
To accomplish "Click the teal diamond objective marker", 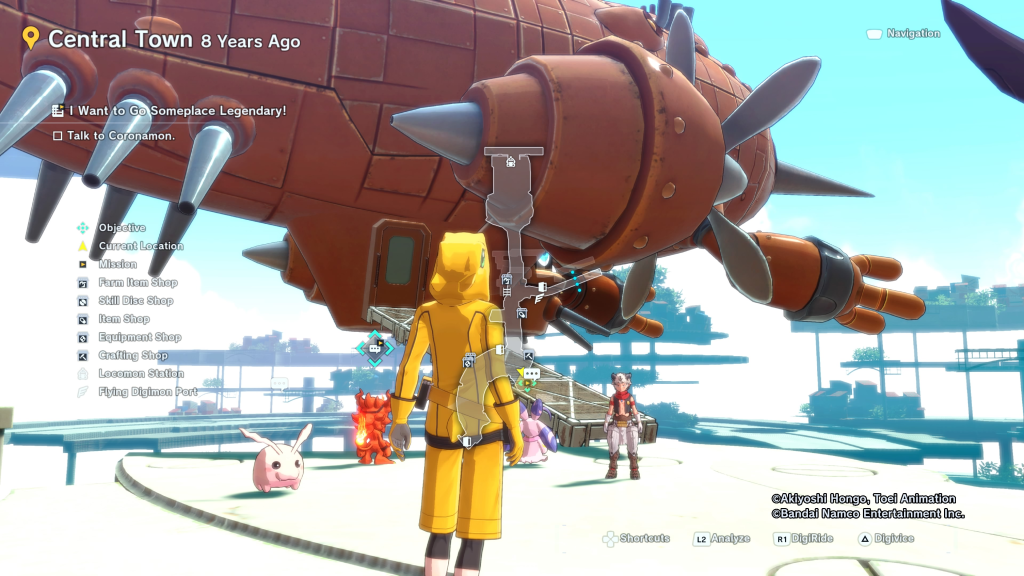I will click(375, 348).
